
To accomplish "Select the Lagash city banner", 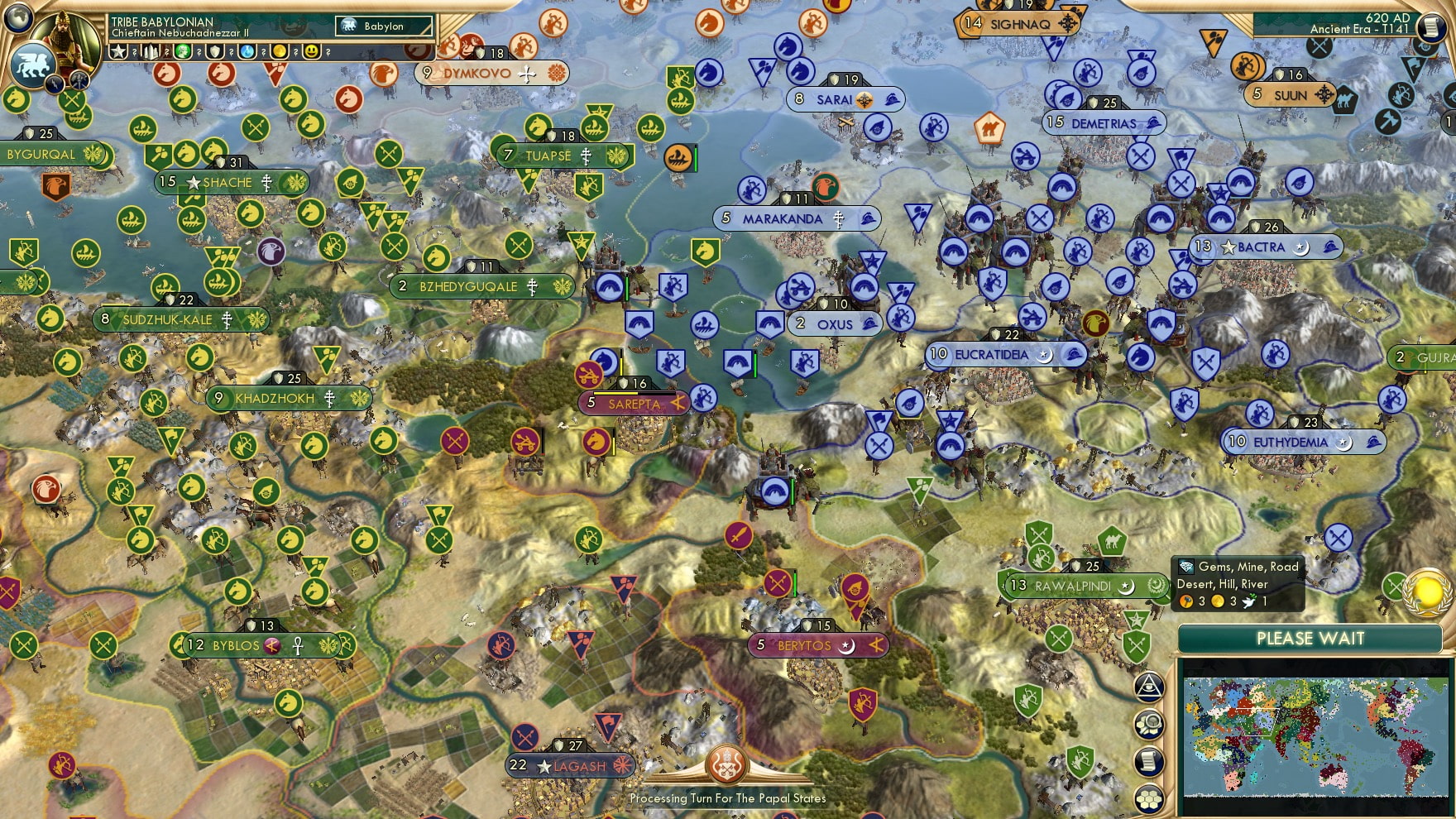I will tap(571, 766).
